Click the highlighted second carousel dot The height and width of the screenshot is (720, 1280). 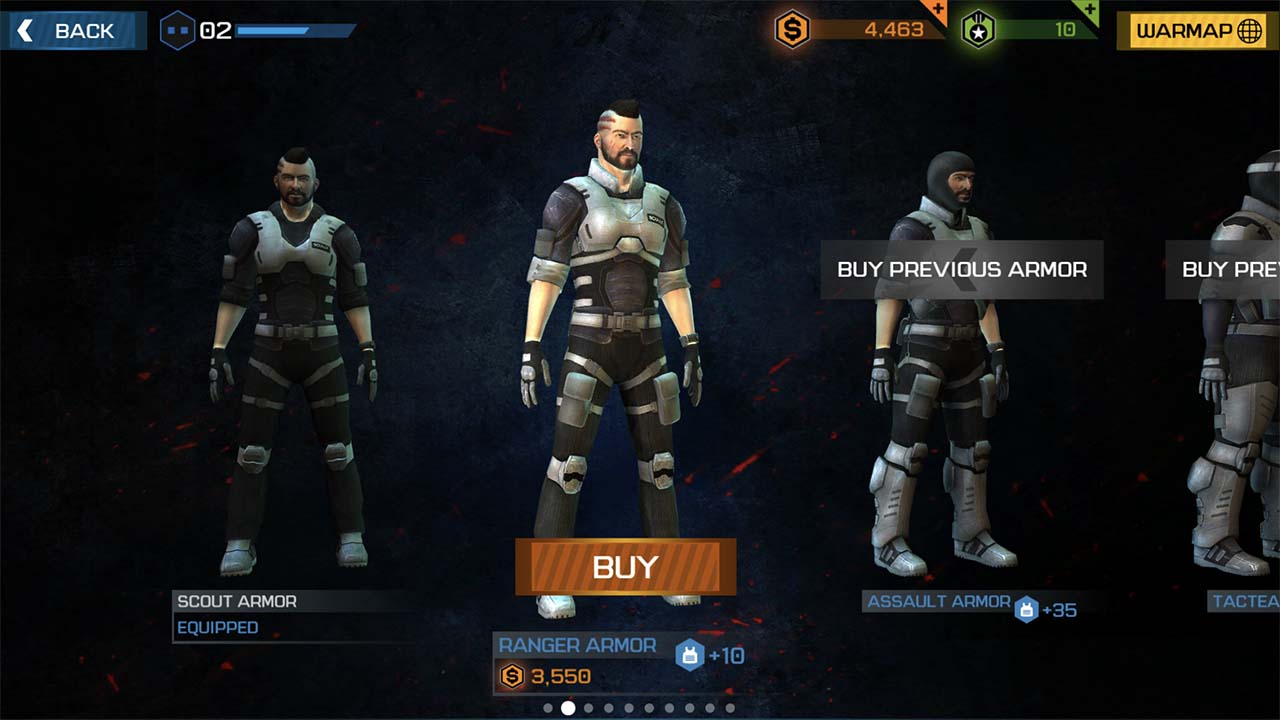(x=568, y=708)
